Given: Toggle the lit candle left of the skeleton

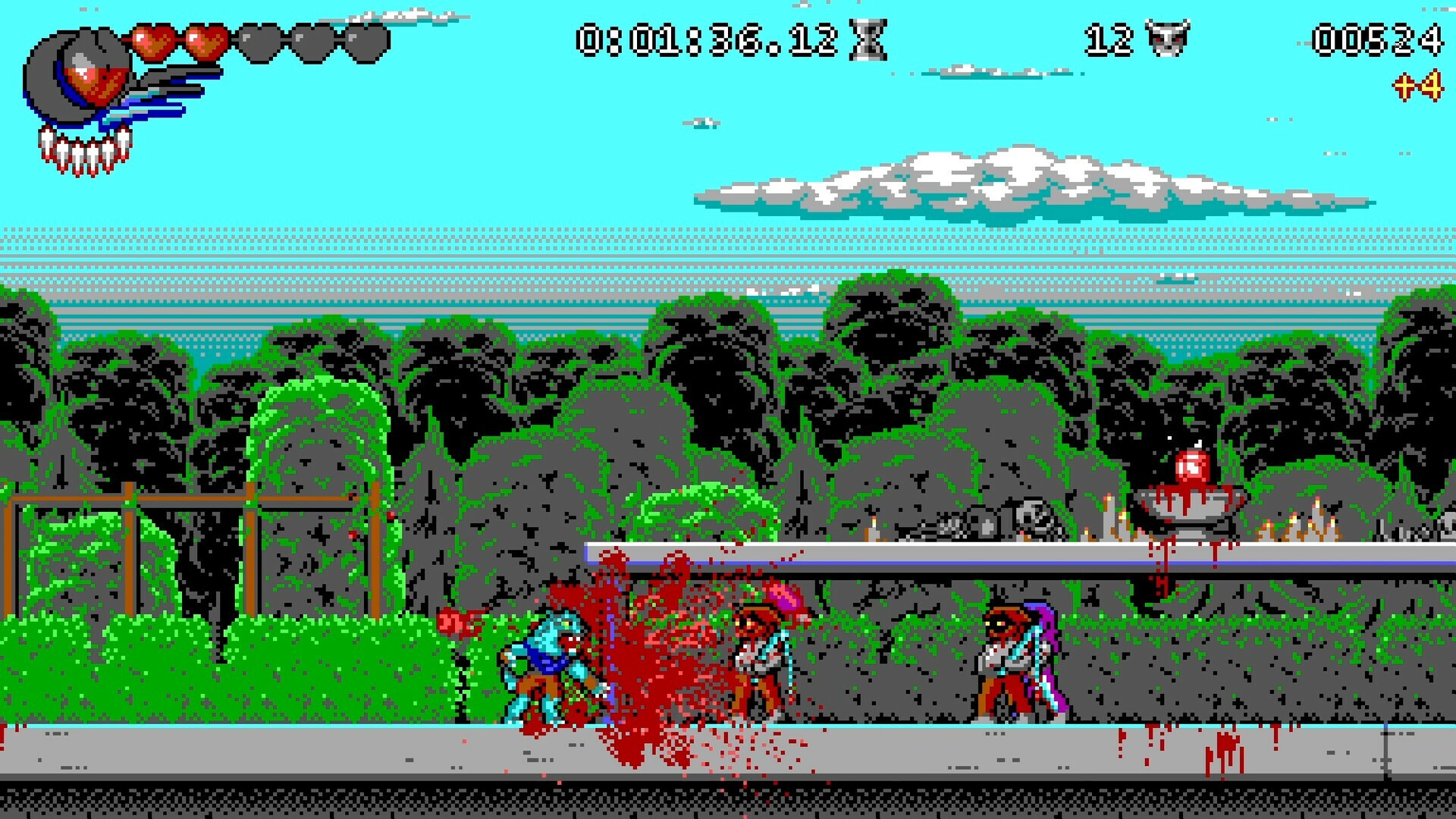Looking at the screenshot, I should [874, 522].
